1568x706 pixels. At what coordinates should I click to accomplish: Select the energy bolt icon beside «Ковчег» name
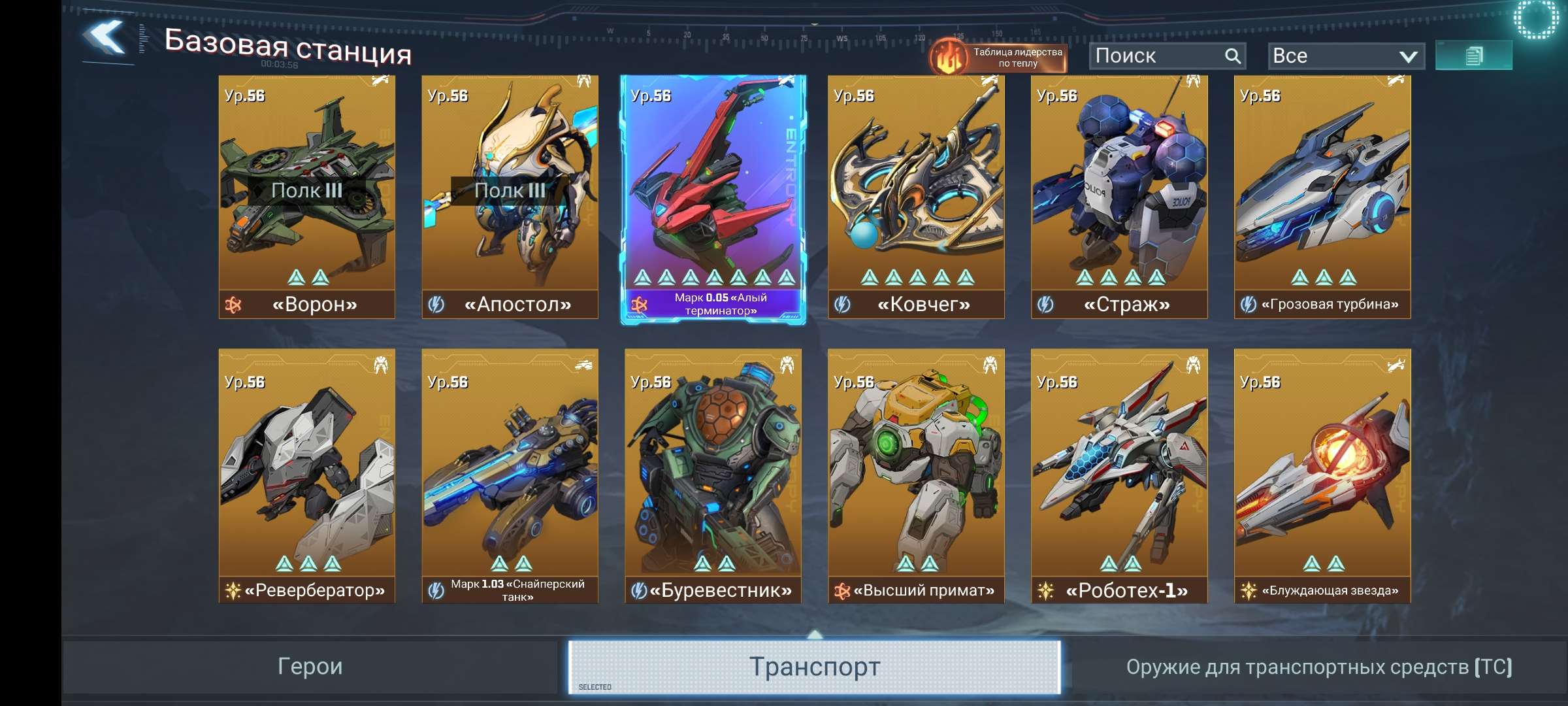click(843, 304)
